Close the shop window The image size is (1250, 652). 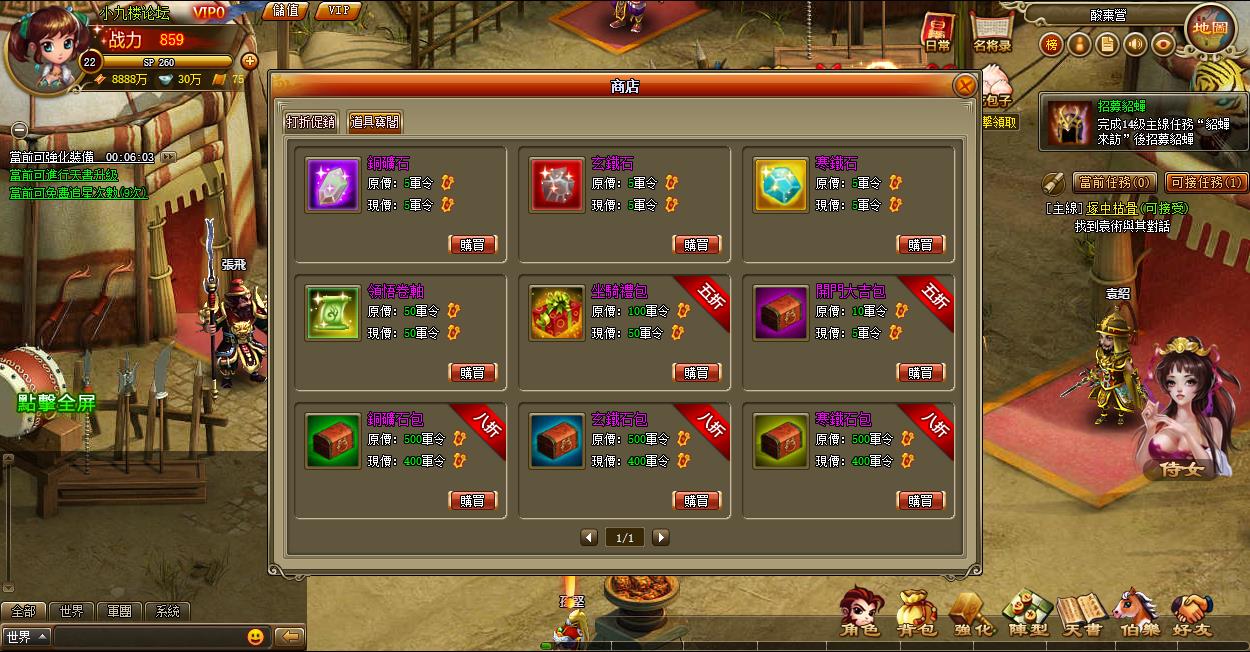(964, 86)
